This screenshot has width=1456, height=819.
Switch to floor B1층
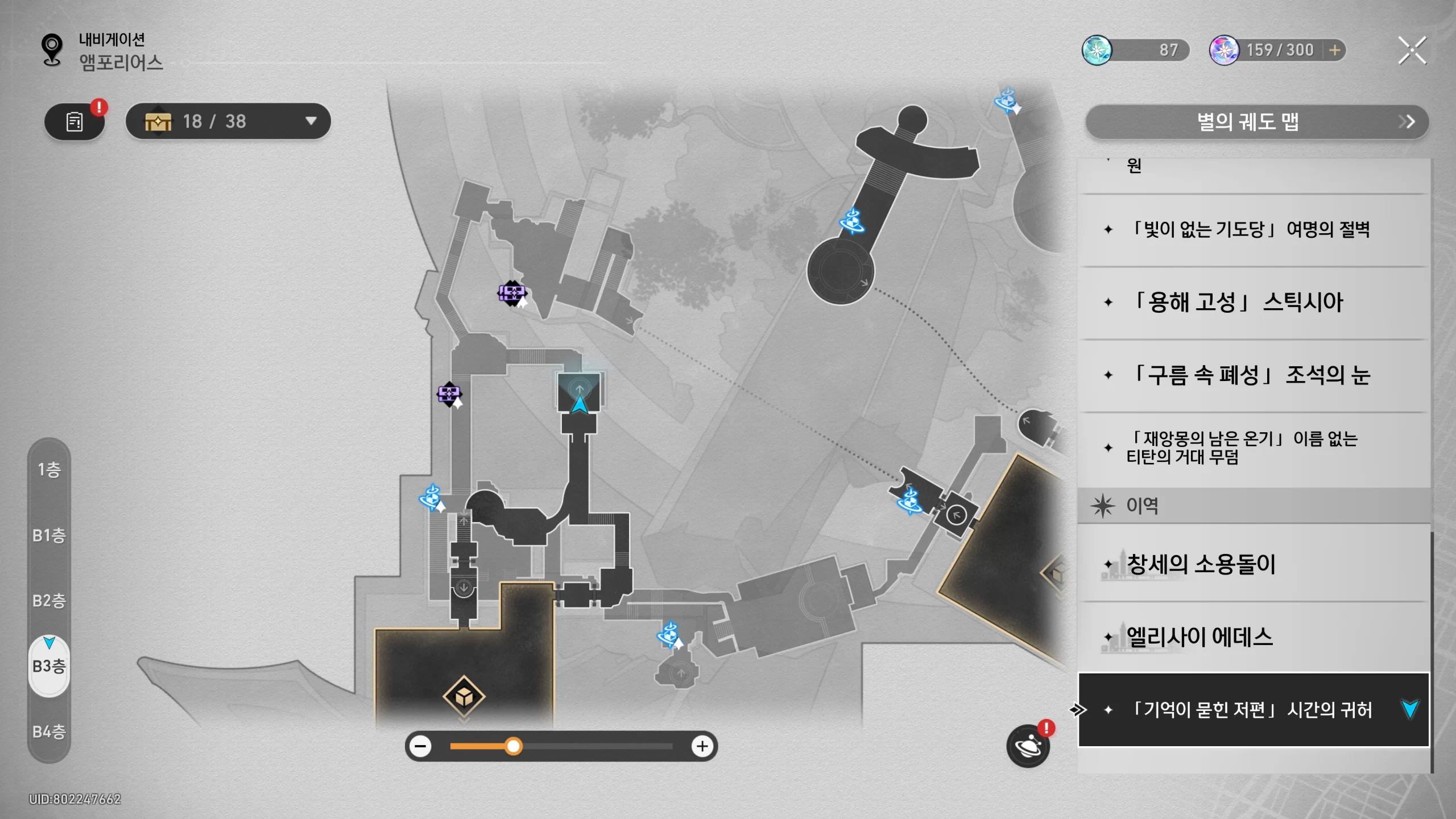(49, 535)
